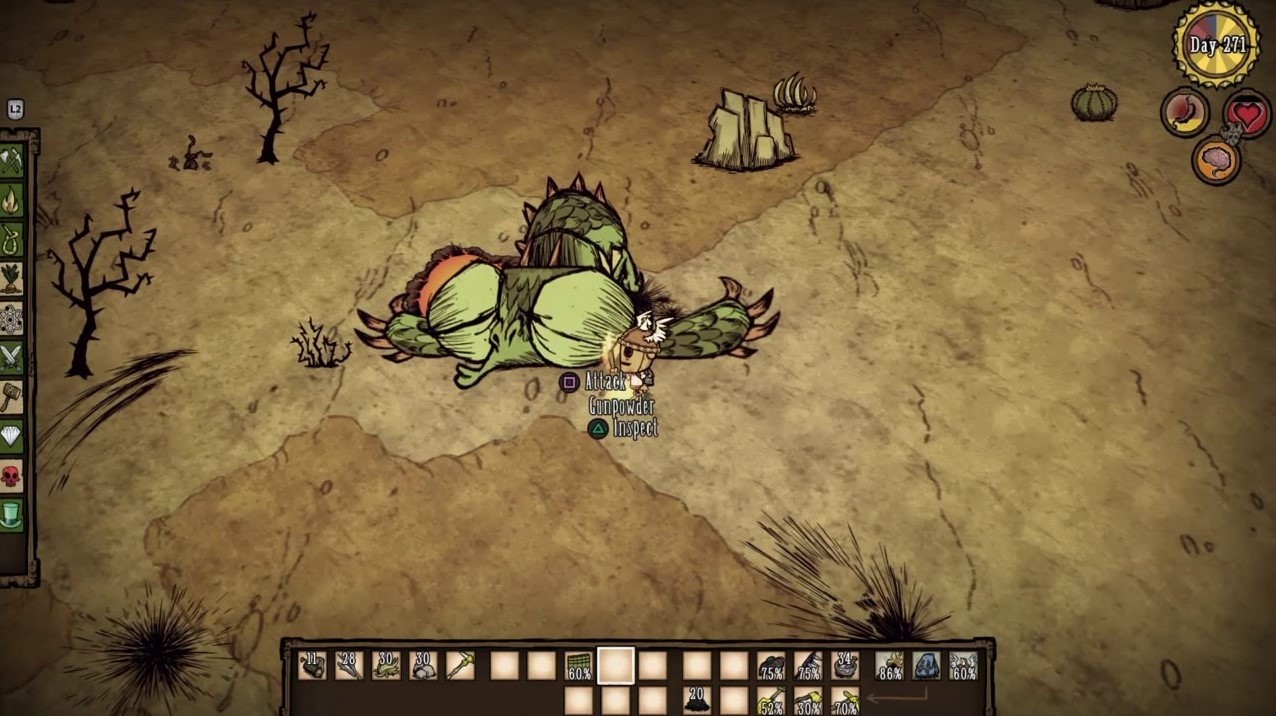Open the Science crafting tab with atom icon
The height and width of the screenshot is (716, 1276).
point(11,318)
